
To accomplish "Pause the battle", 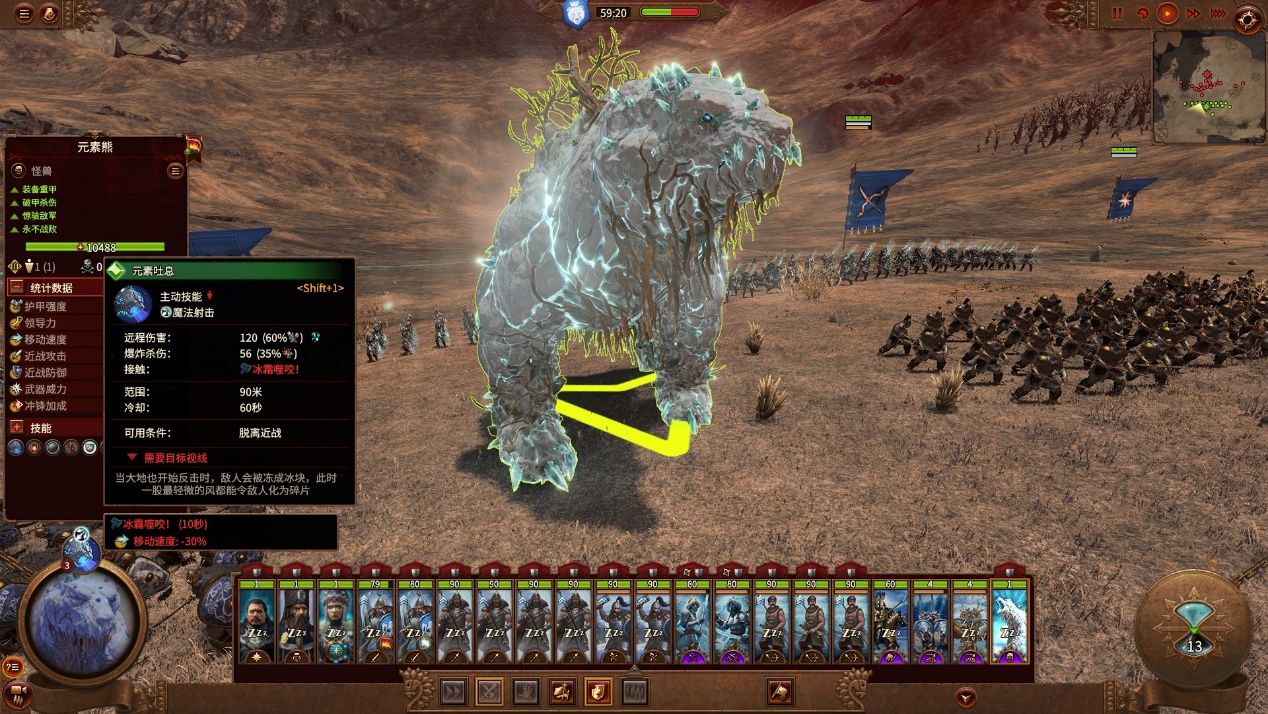I will coord(1118,14).
